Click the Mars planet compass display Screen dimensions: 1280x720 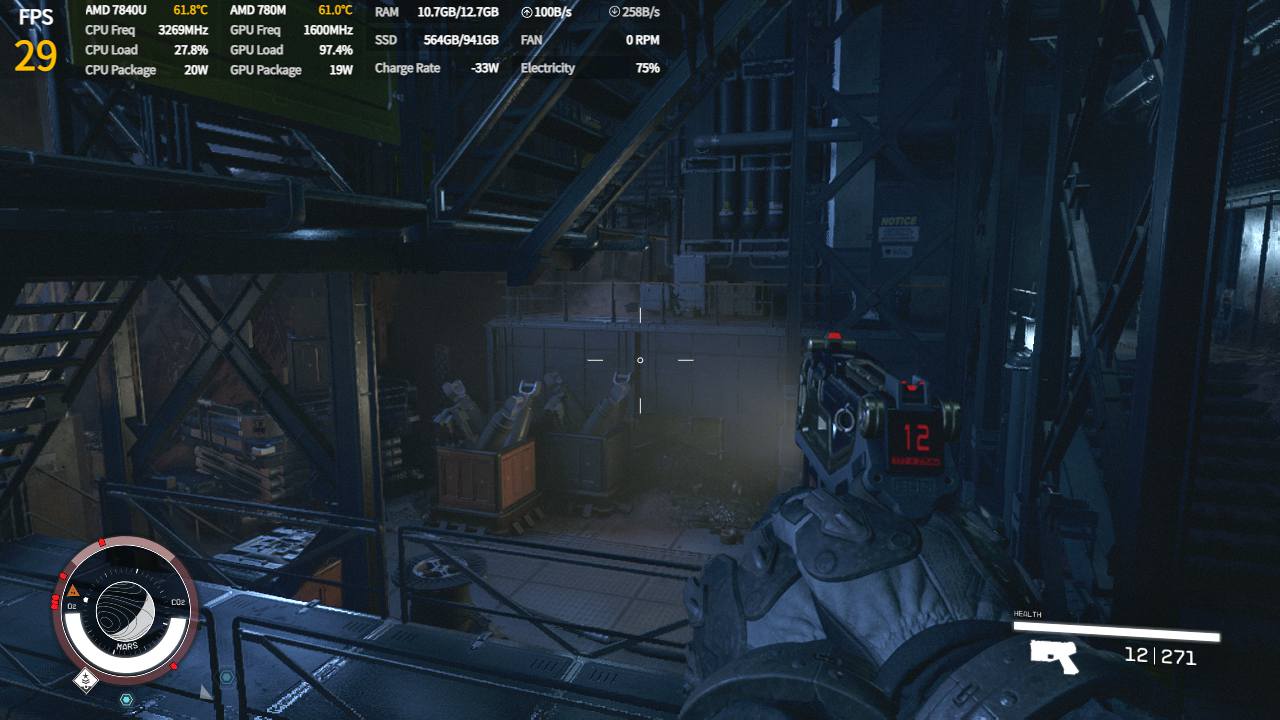click(x=126, y=608)
